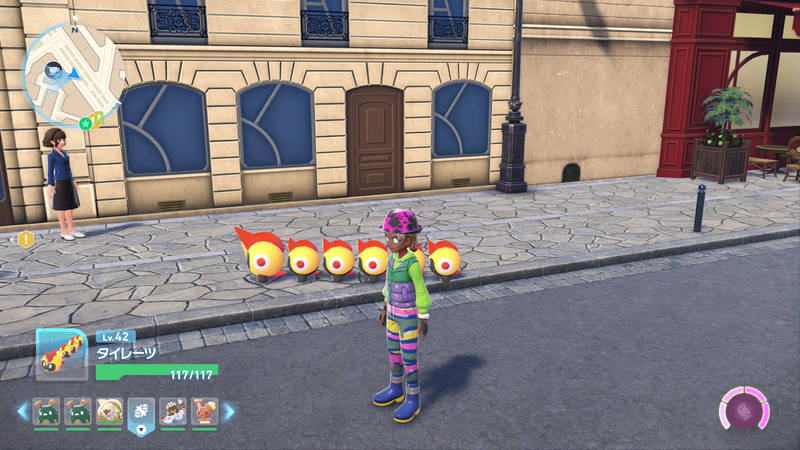Select the pink rabbit Pokémon party slot

click(204, 410)
